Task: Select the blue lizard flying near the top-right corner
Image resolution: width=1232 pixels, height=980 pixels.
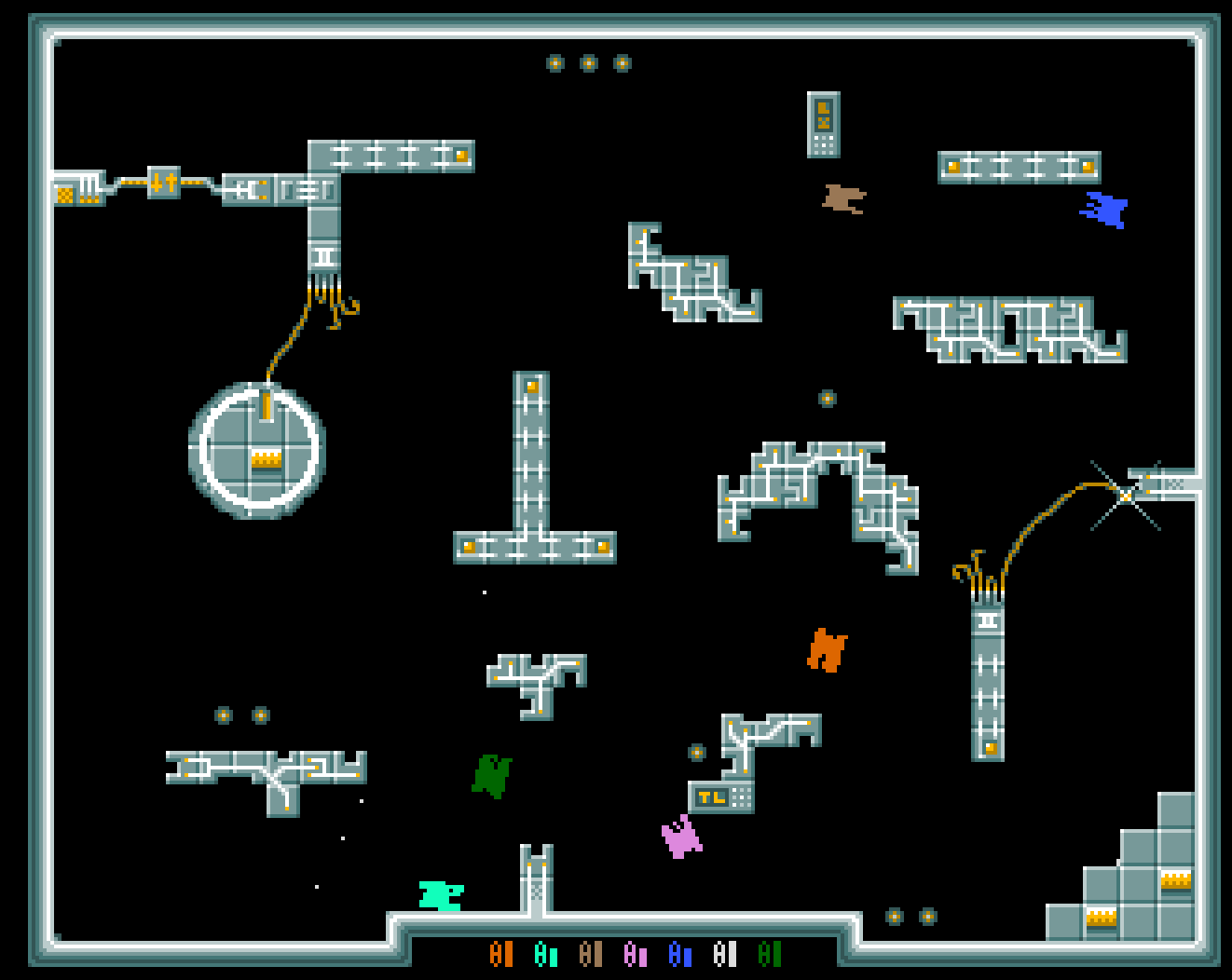Action: [x=1104, y=211]
